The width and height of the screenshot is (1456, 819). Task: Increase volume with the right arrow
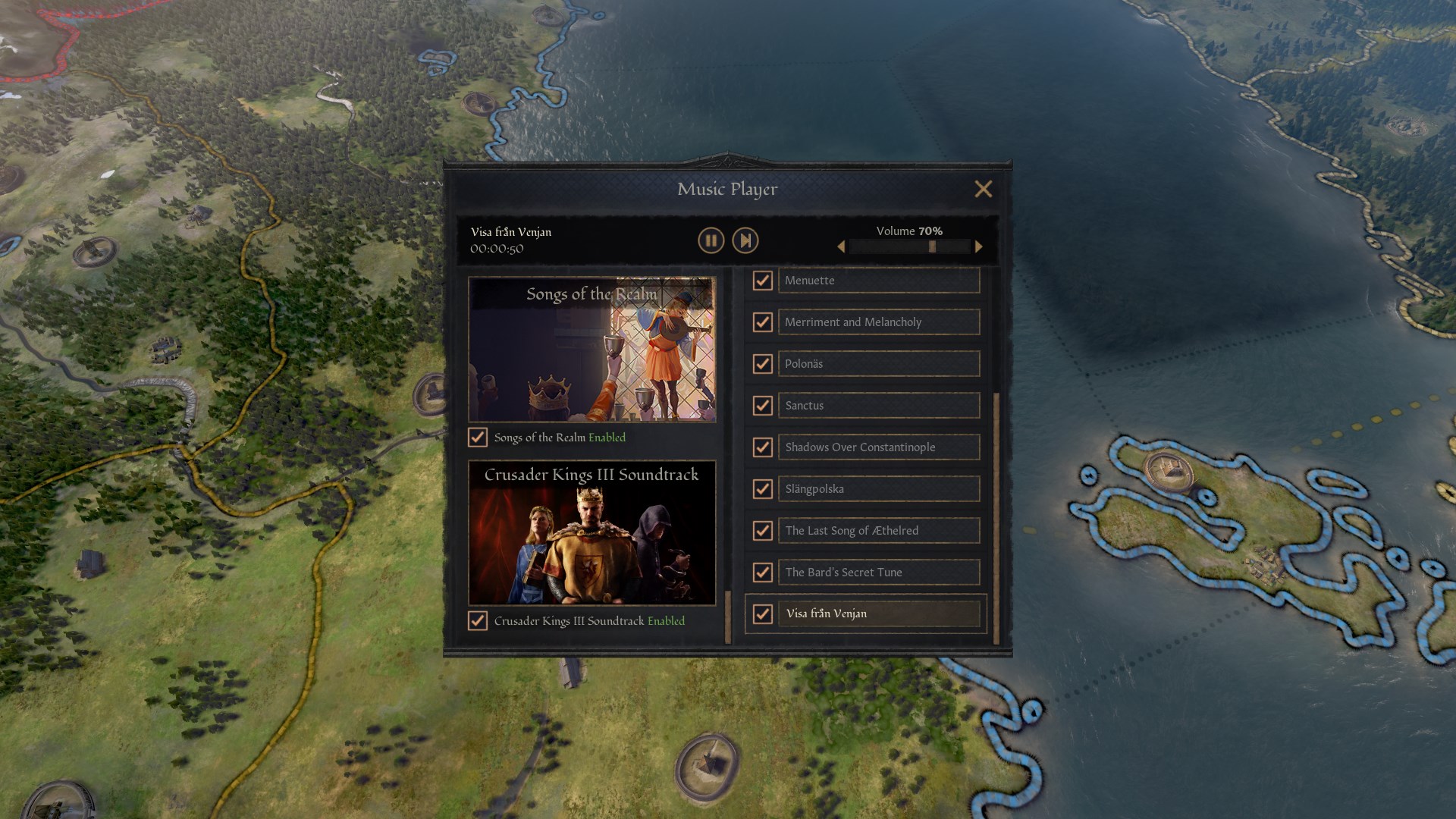pyautogui.click(x=978, y=246)
